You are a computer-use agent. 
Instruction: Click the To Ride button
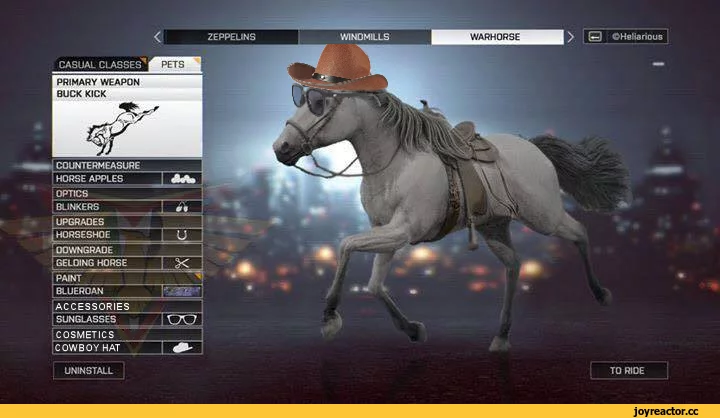pos(628,371)
